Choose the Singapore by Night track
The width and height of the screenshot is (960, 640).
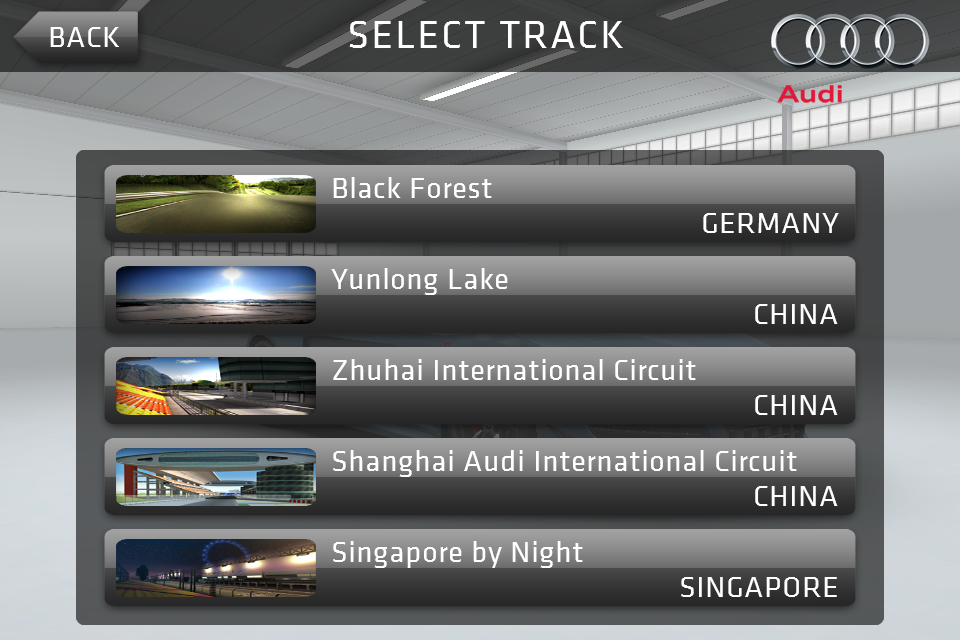[480, 567]
